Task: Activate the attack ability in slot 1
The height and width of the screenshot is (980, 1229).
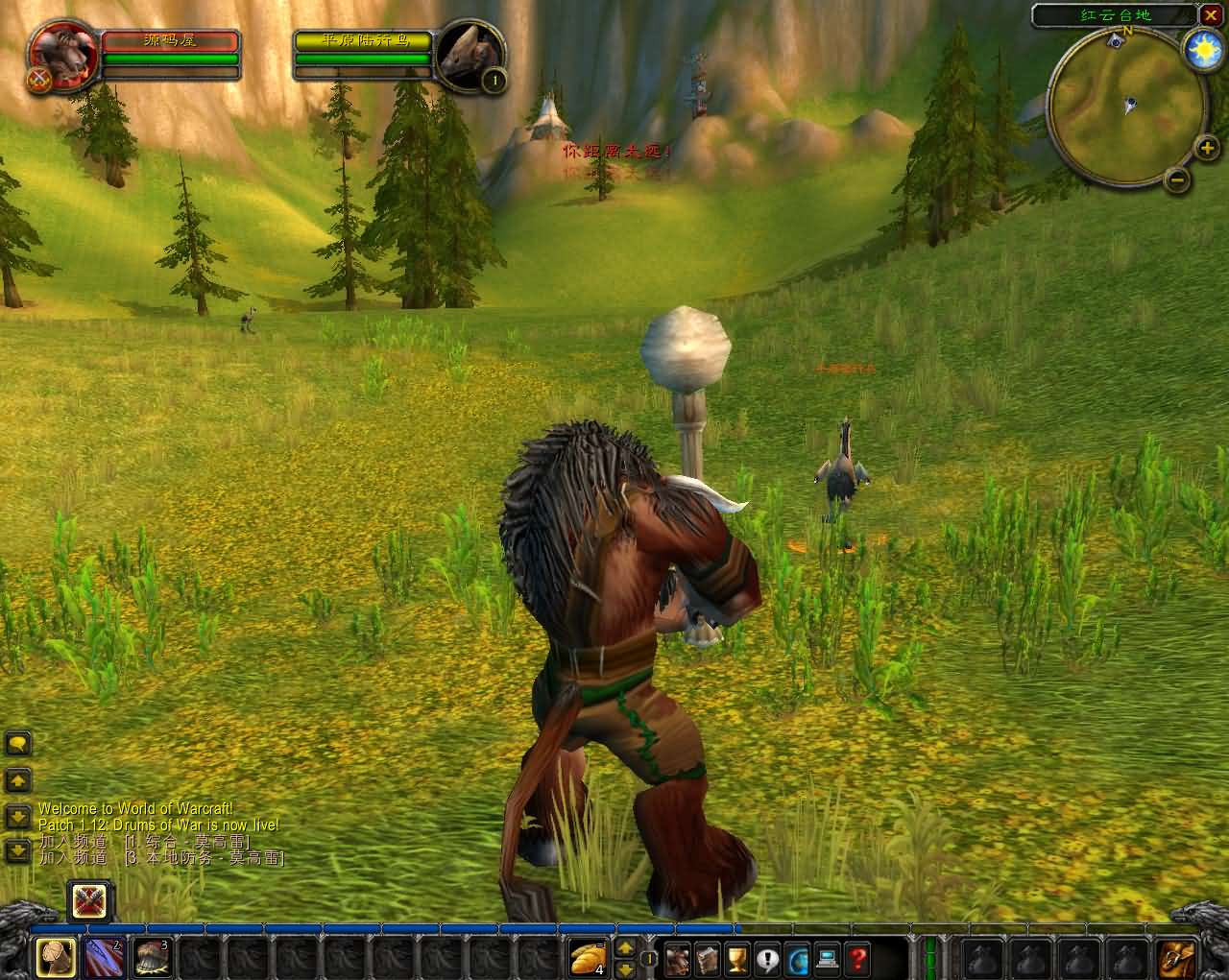Action: [x=56, y=957]
